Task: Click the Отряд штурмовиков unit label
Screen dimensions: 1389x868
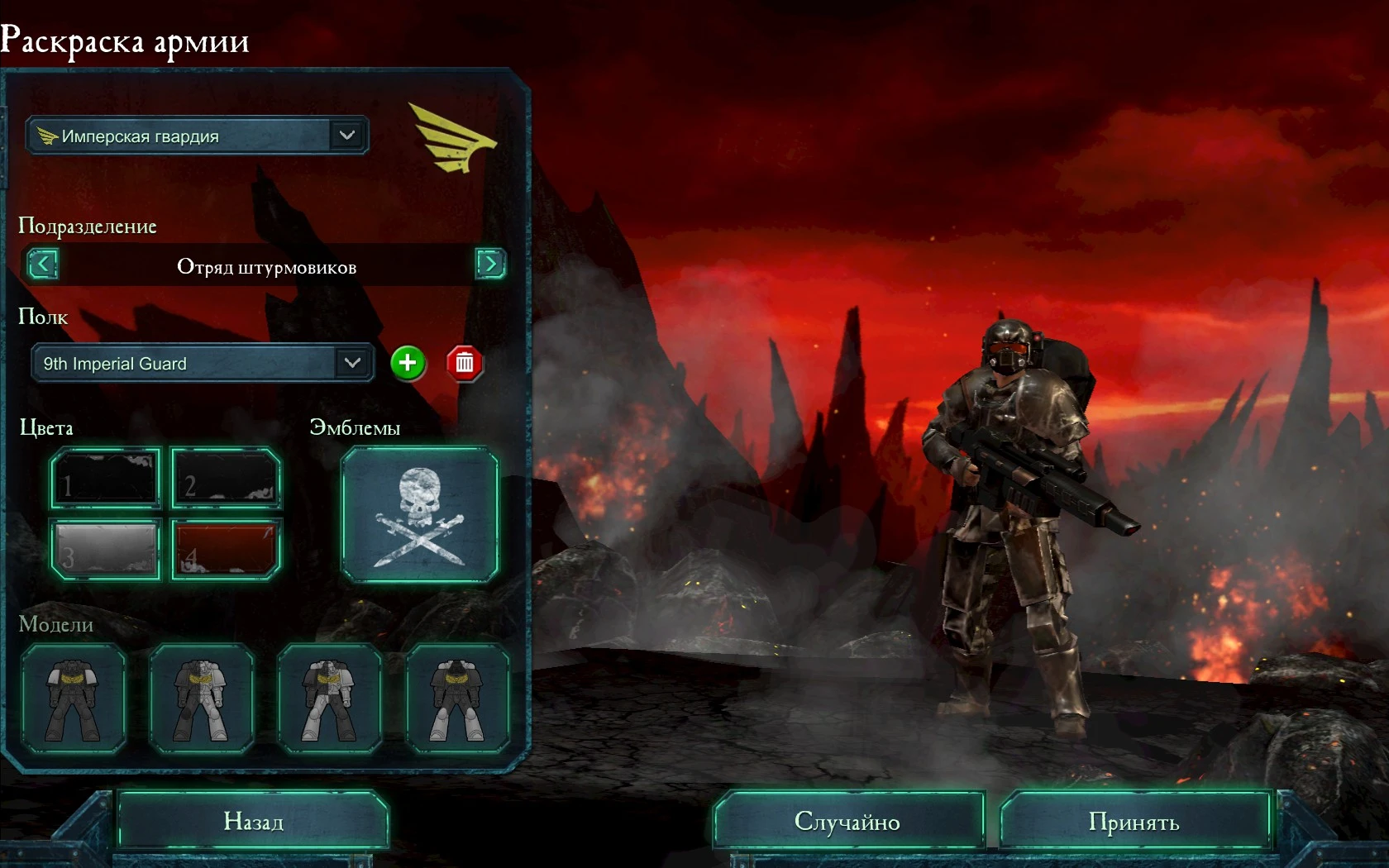Action: point(265,266)
